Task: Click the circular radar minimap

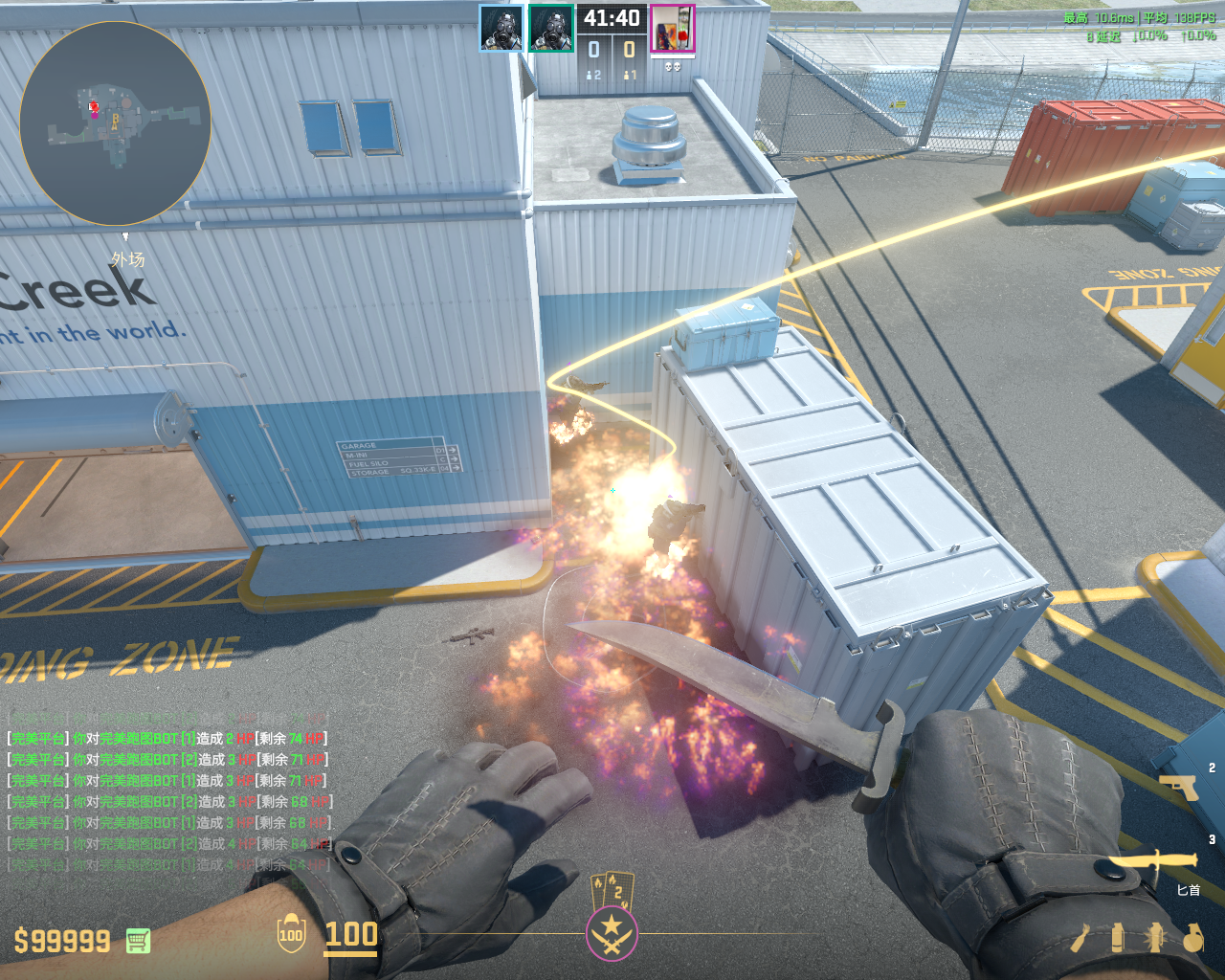Action: coord(115,123)
